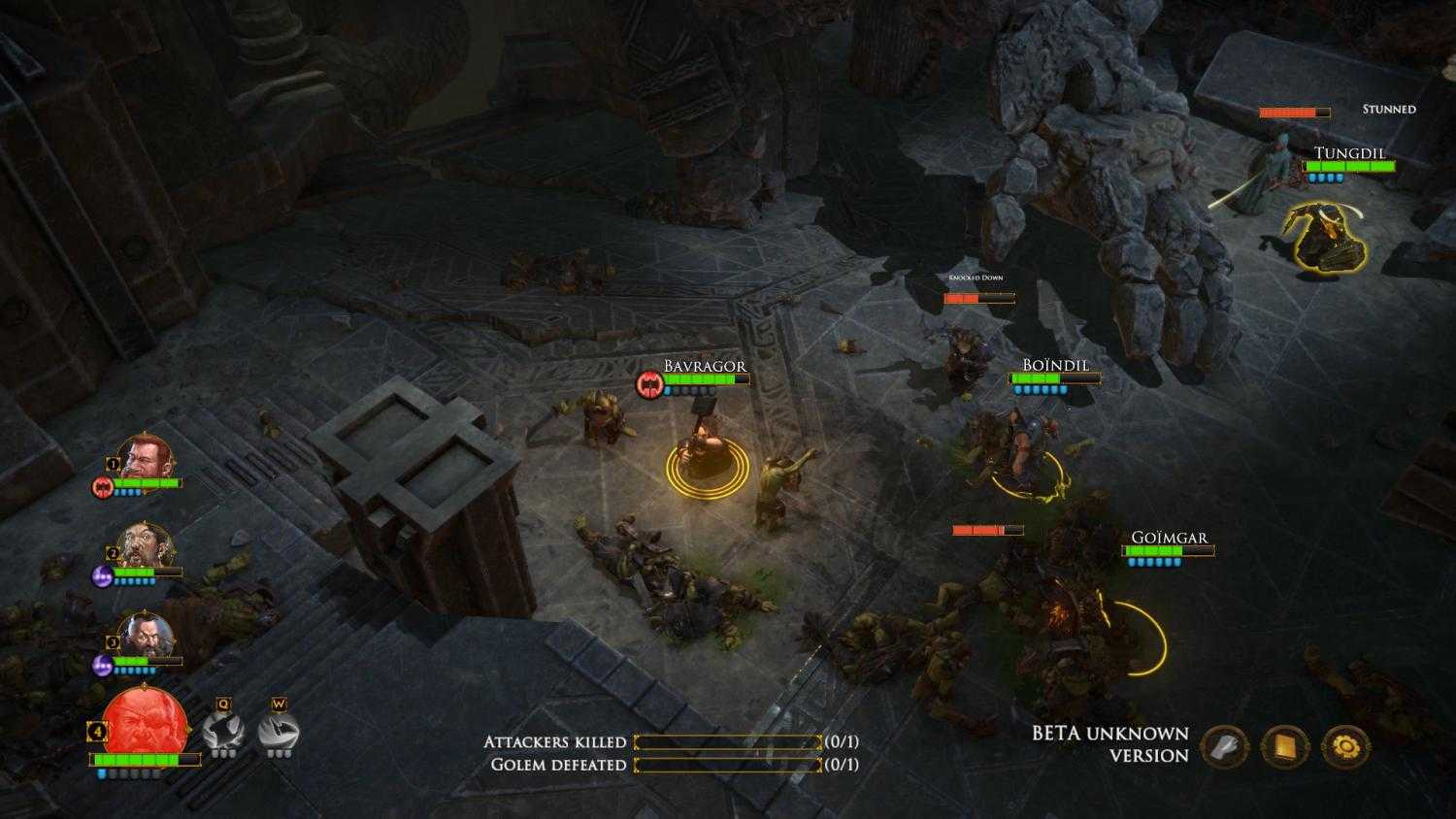1456x819 pixels.
Task: Open the equipment gauntlet menu at bottom right
Action: pyautogui.click(x=1223, y=749)
